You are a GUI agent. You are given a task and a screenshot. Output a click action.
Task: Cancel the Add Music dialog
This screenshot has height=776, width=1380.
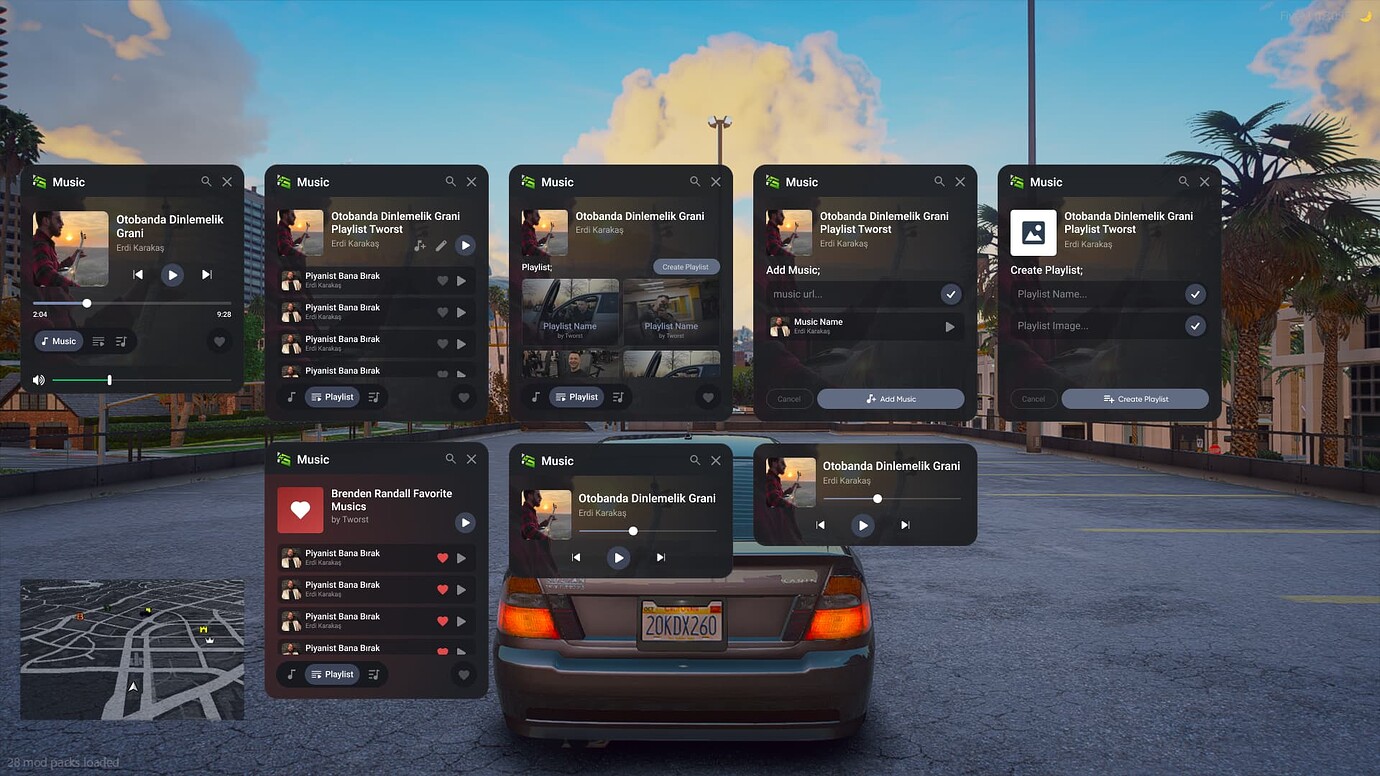point(789,398)
